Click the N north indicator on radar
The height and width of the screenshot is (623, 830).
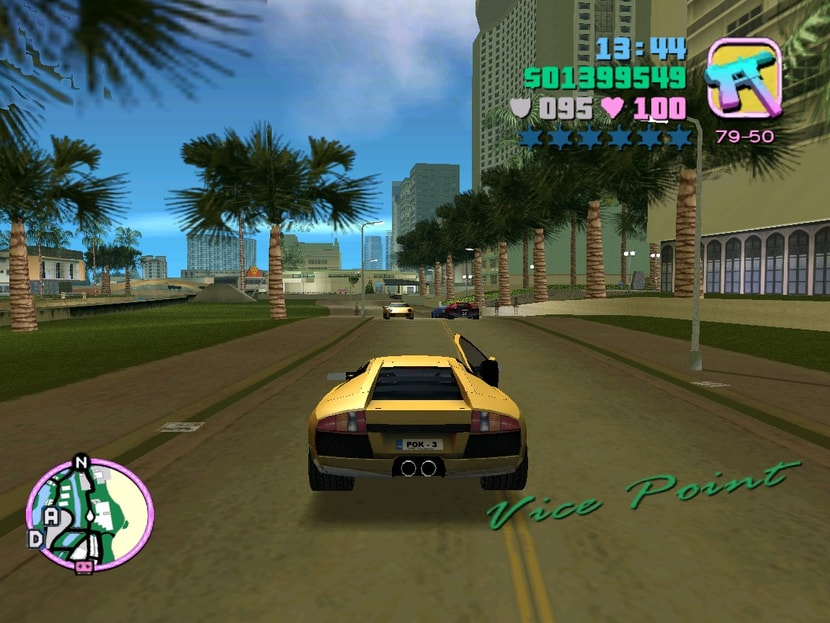(x=81, y=463)
